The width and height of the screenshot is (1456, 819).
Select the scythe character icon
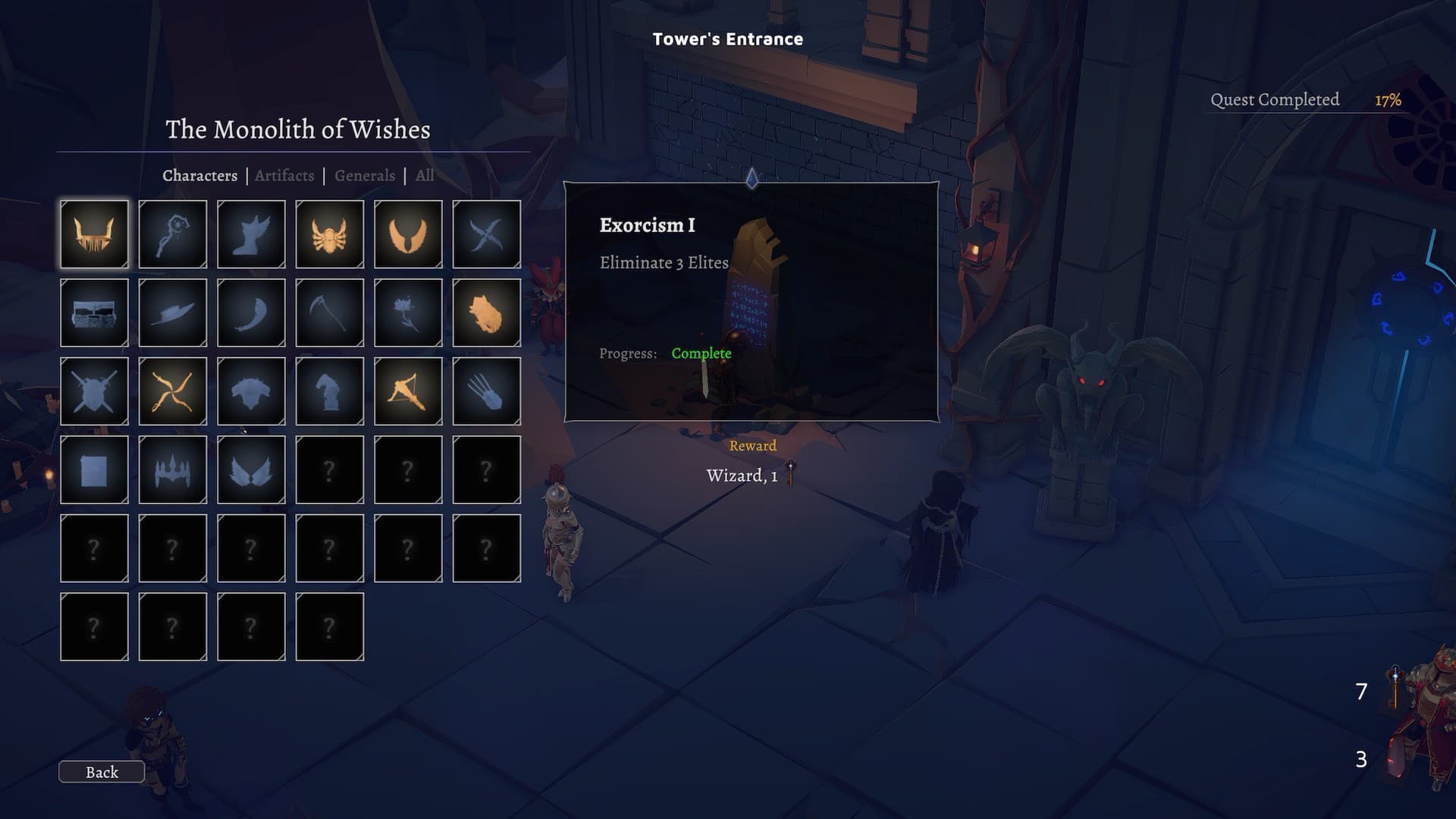coord(331,313)
